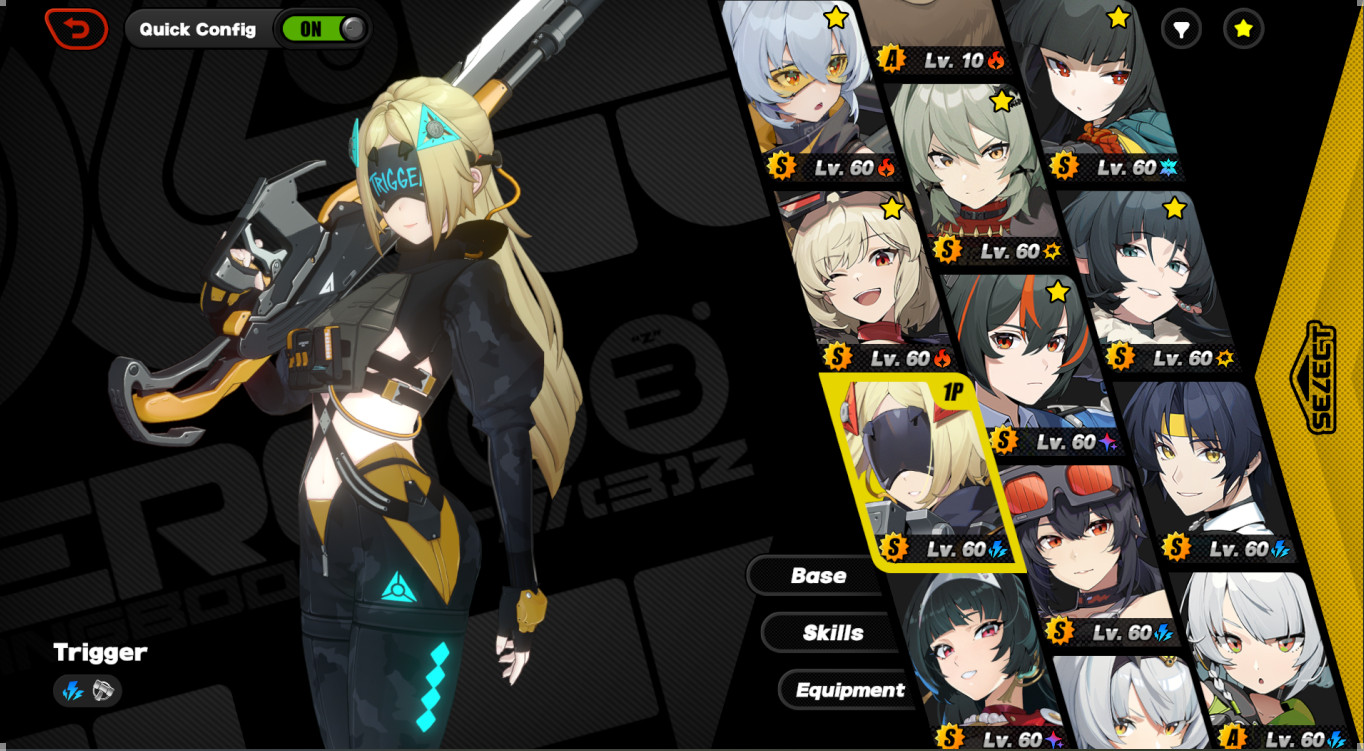The image size is (1364, 751).
Task: Click the favorites star icon top right
Action: pos(1241,29)
